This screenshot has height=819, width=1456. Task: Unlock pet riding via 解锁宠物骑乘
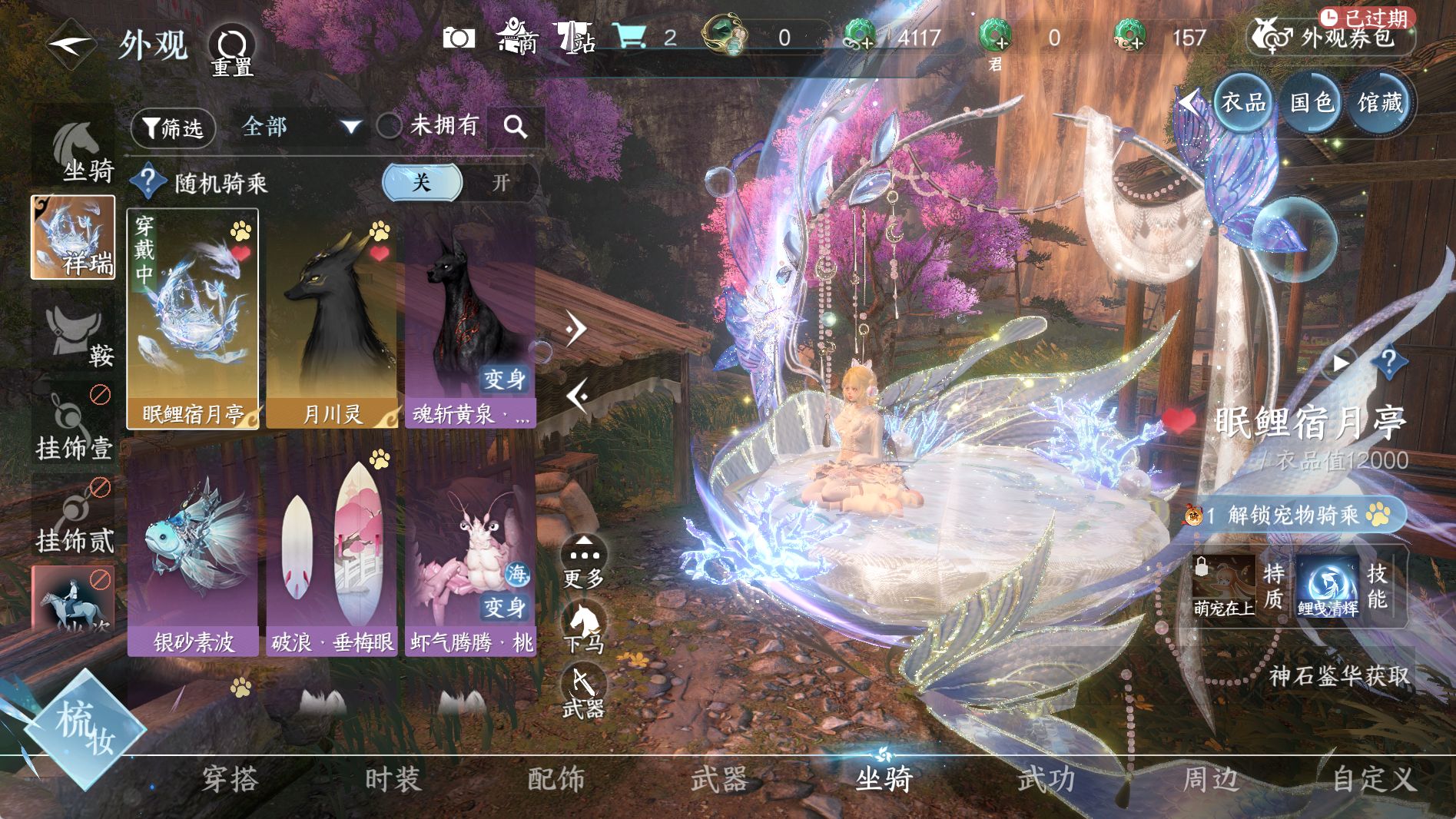point(1295,515)
